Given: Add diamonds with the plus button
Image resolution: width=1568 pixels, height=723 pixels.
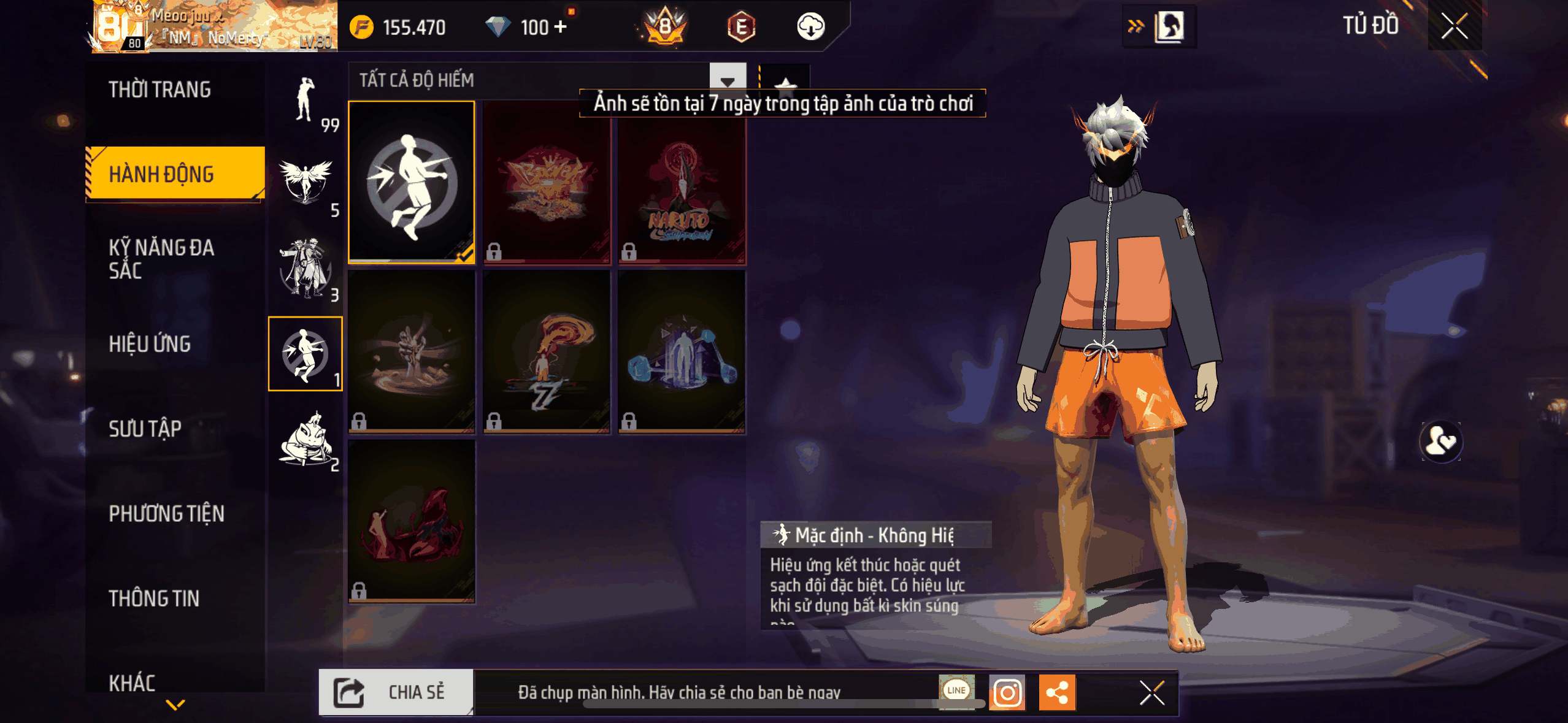Looking at the screenshot, I should pos(560,27).
